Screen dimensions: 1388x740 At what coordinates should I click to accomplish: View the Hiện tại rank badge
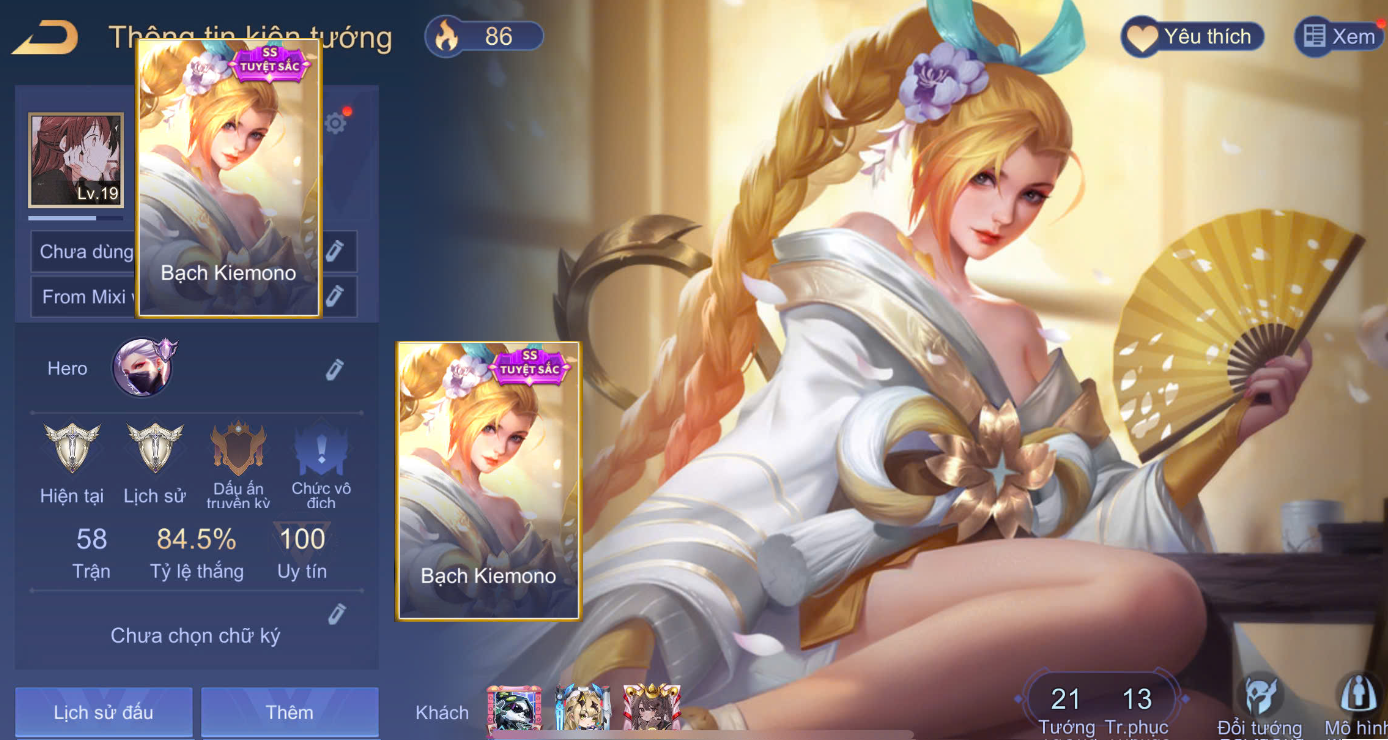tap(72, 449)
